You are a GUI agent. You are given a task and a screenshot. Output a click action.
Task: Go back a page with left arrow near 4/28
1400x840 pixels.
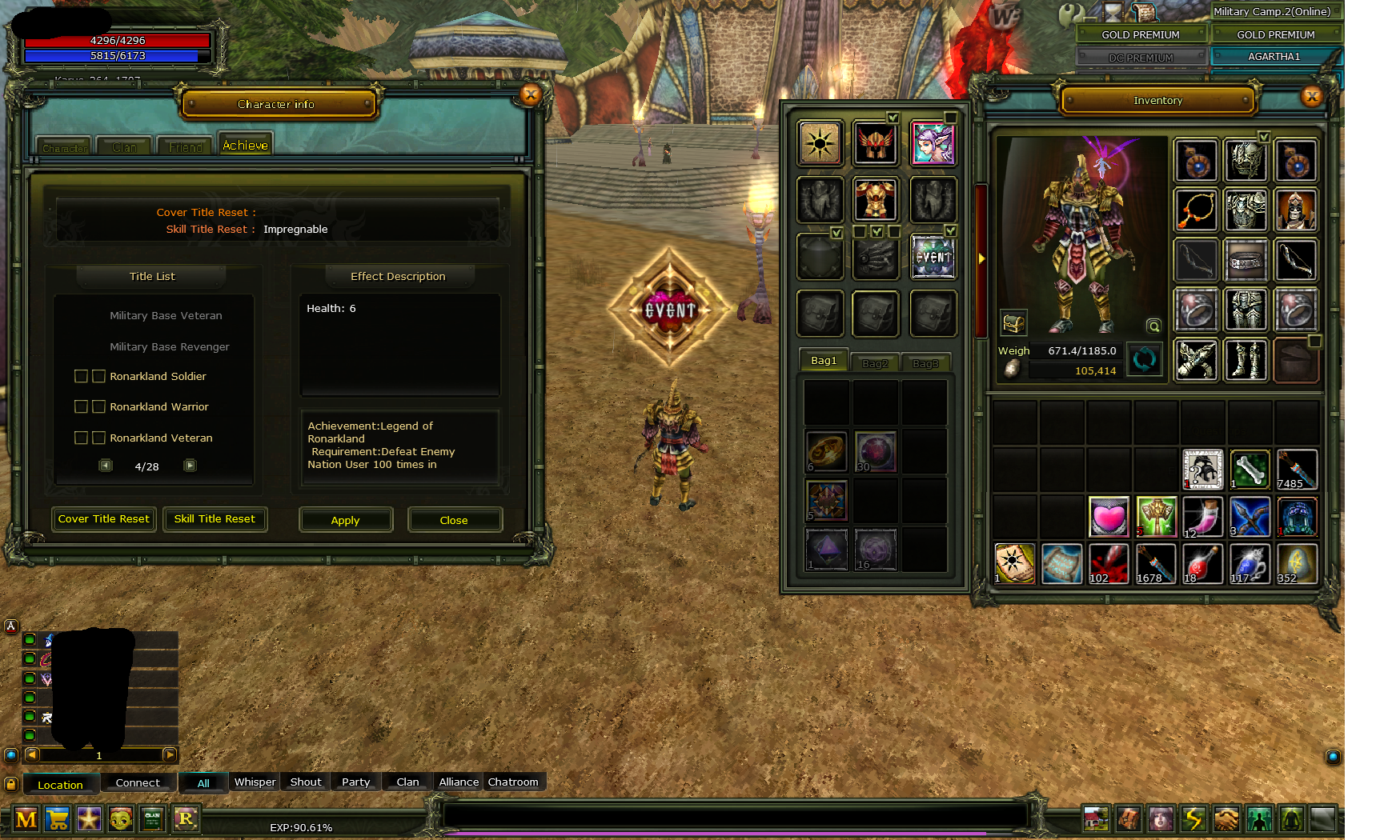pyautogui.click(x=105, y=465)
